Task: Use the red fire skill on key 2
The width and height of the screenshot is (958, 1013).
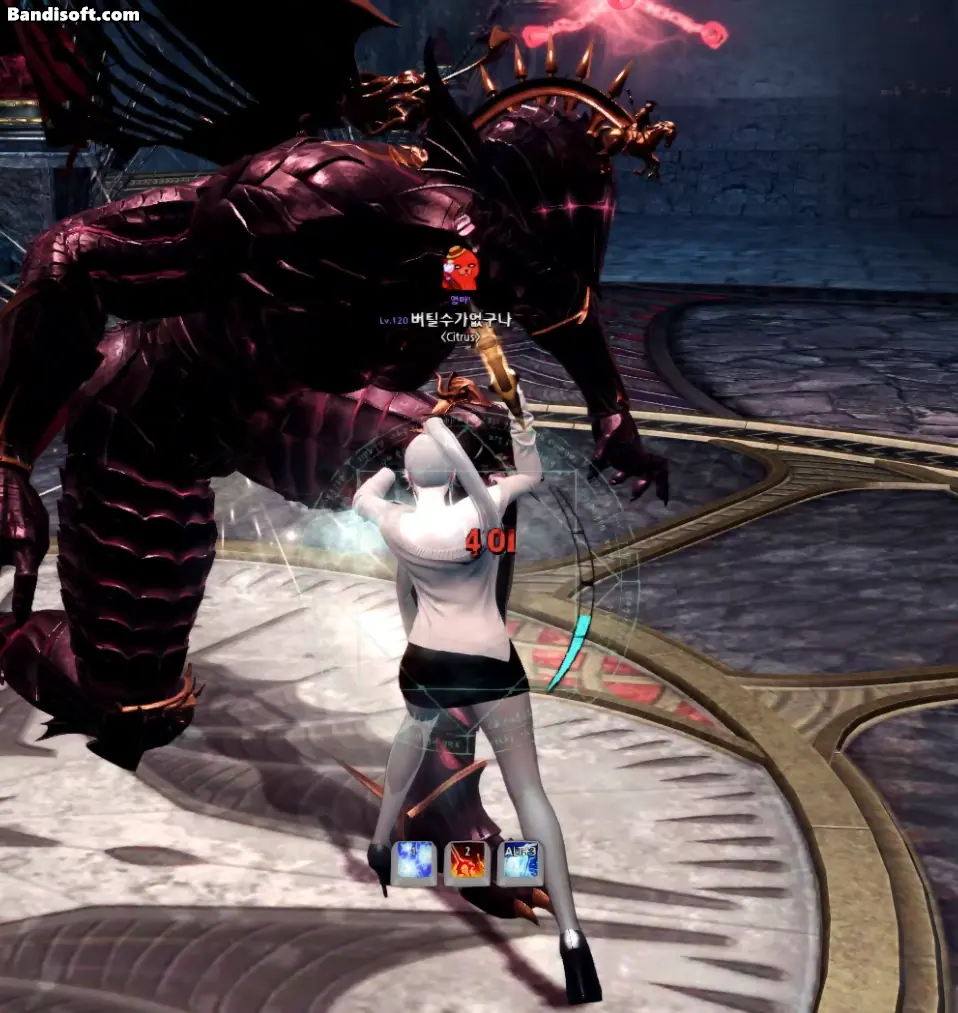Action: click(467, 863)
